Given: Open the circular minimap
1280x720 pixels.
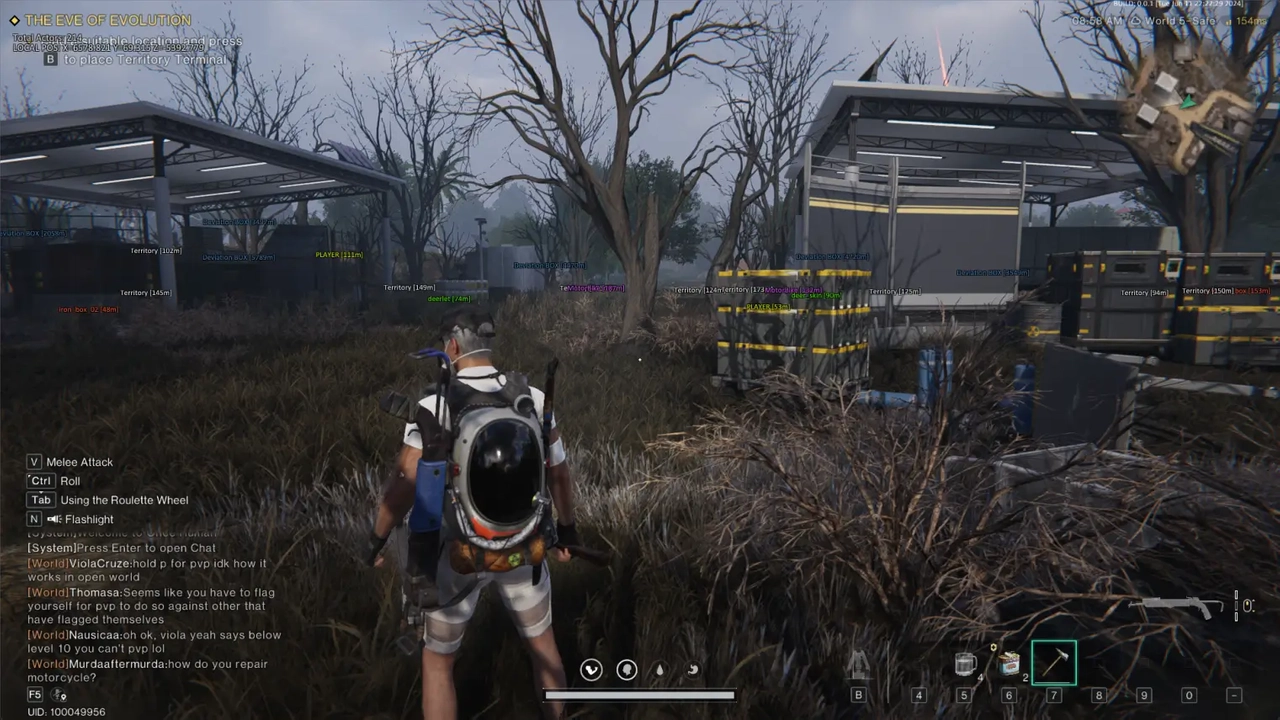Looking at the screenshot, I should click(1188, 107).
